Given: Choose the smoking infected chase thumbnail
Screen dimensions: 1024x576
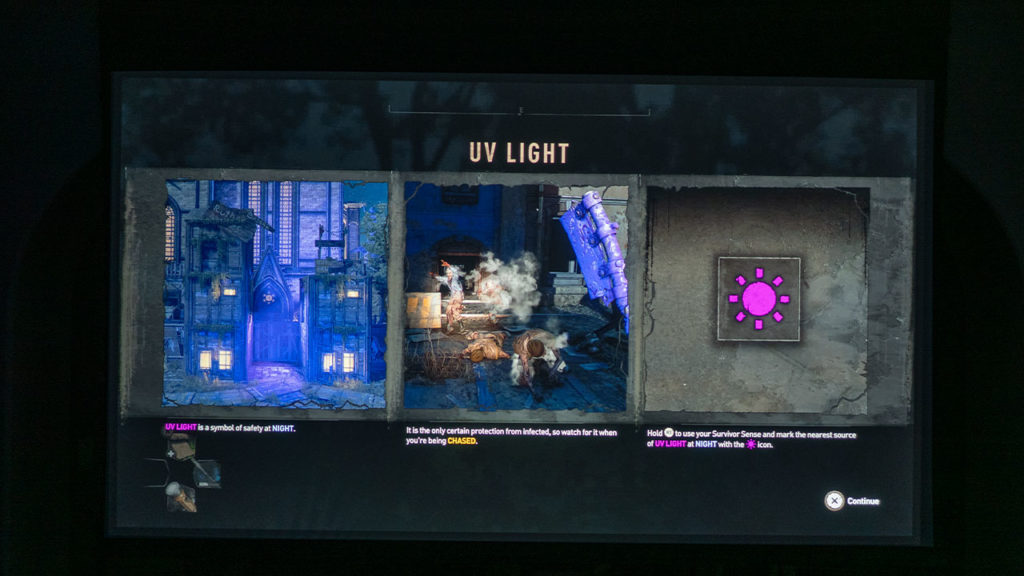Looking at the screenshot, I should (x=515, y=297).
